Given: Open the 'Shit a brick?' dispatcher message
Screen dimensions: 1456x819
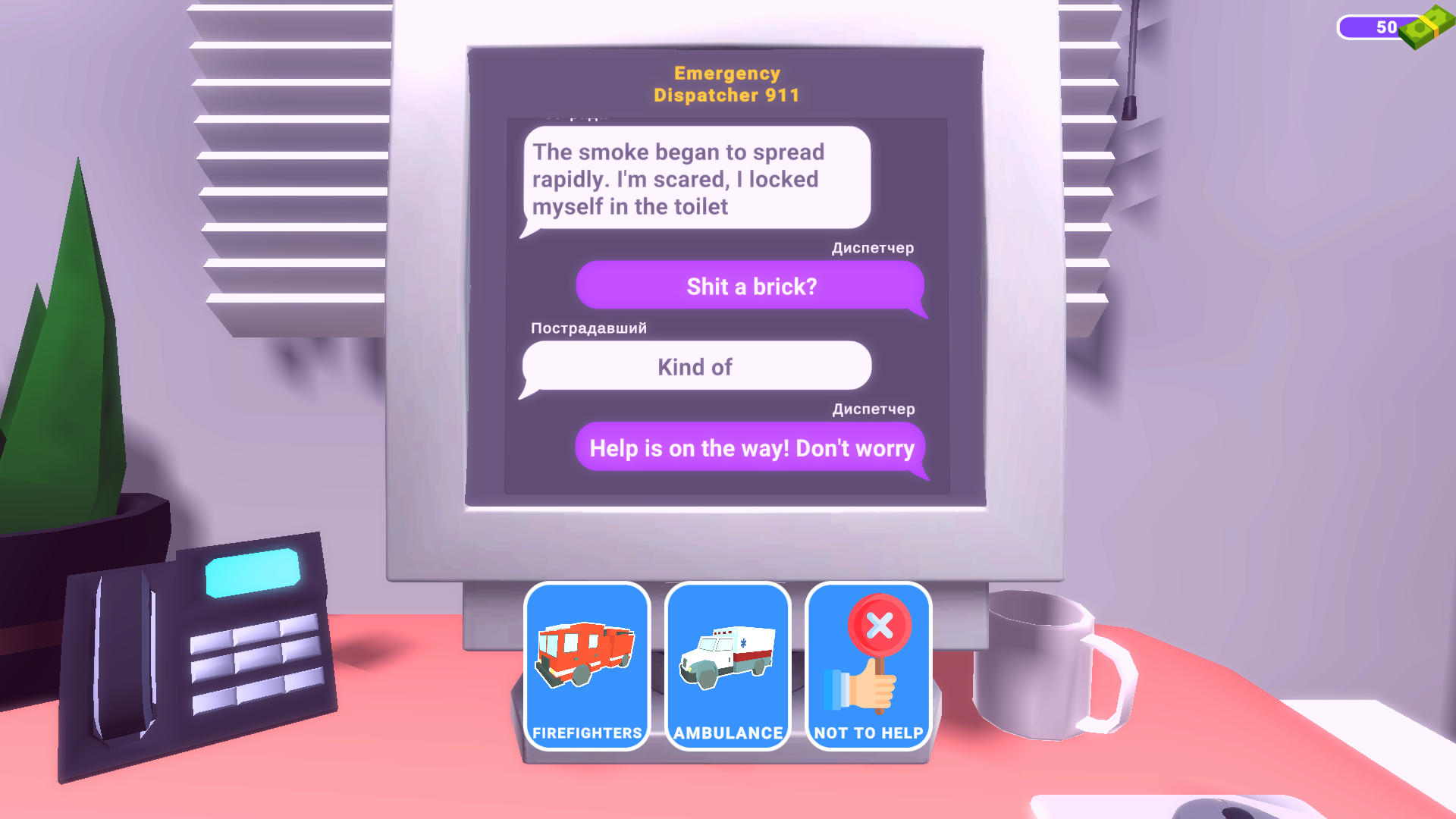Looking at the screenshot, I should click(x=751, y=286).
